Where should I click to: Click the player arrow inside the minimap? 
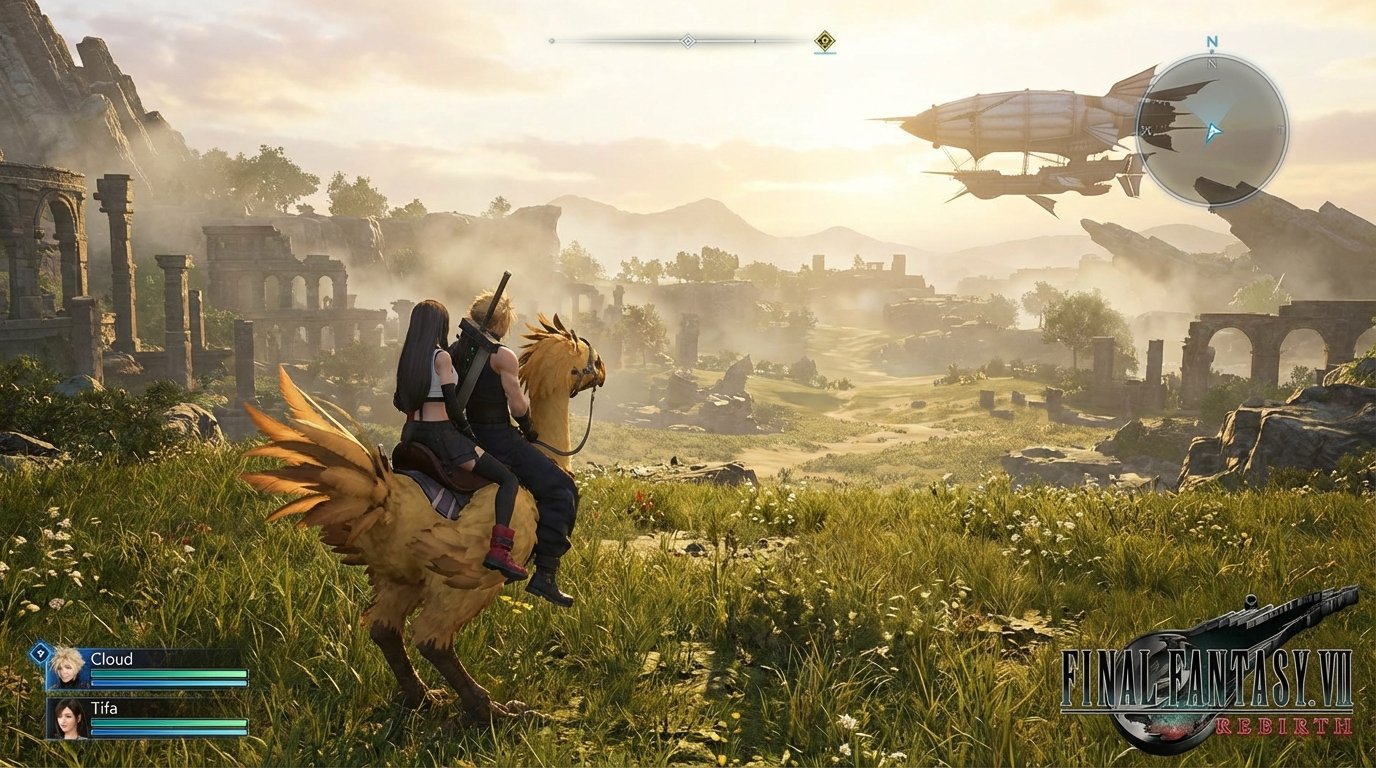point(1215,131)
